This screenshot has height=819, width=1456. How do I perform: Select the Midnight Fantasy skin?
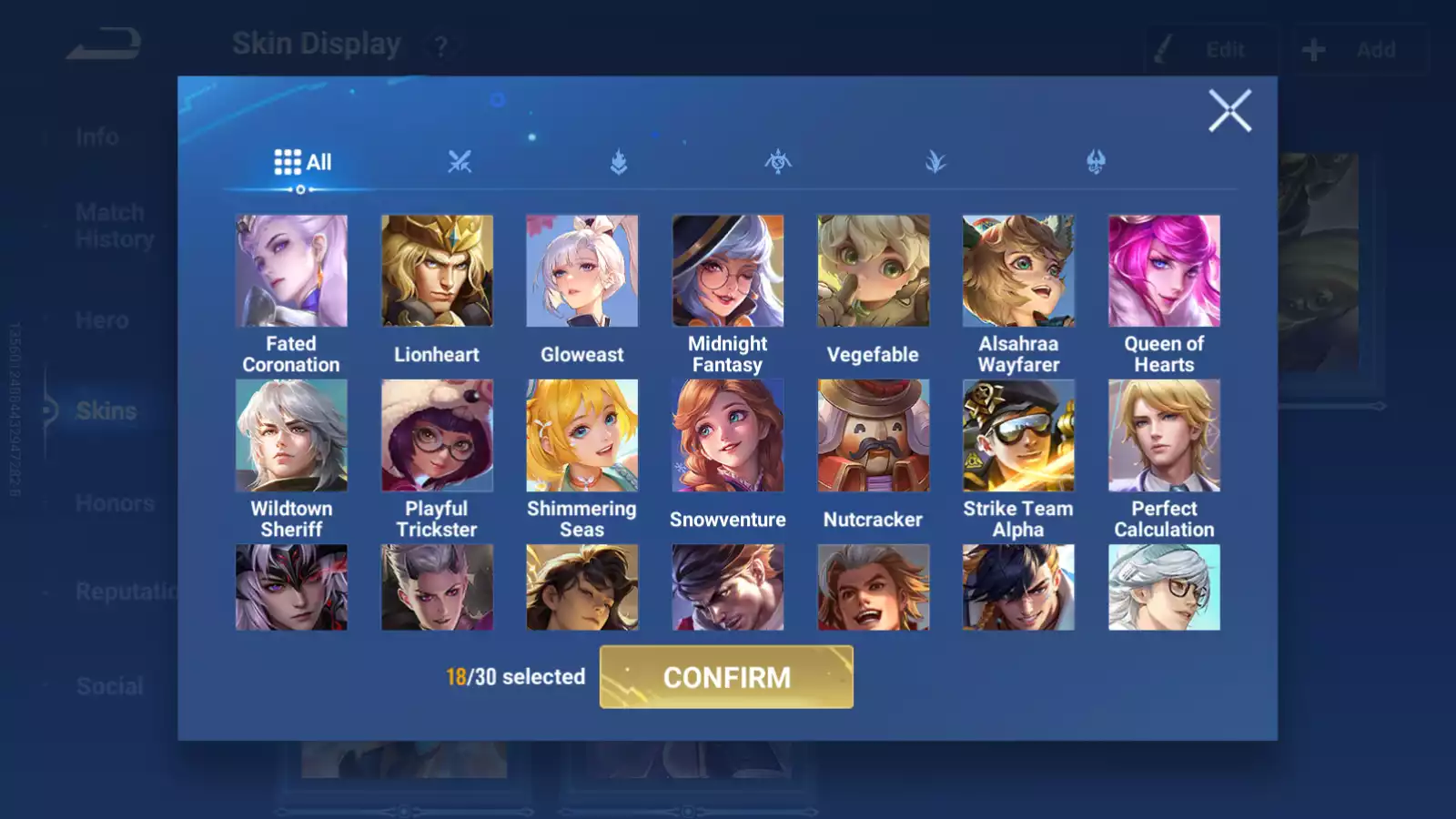pos(728,271)
